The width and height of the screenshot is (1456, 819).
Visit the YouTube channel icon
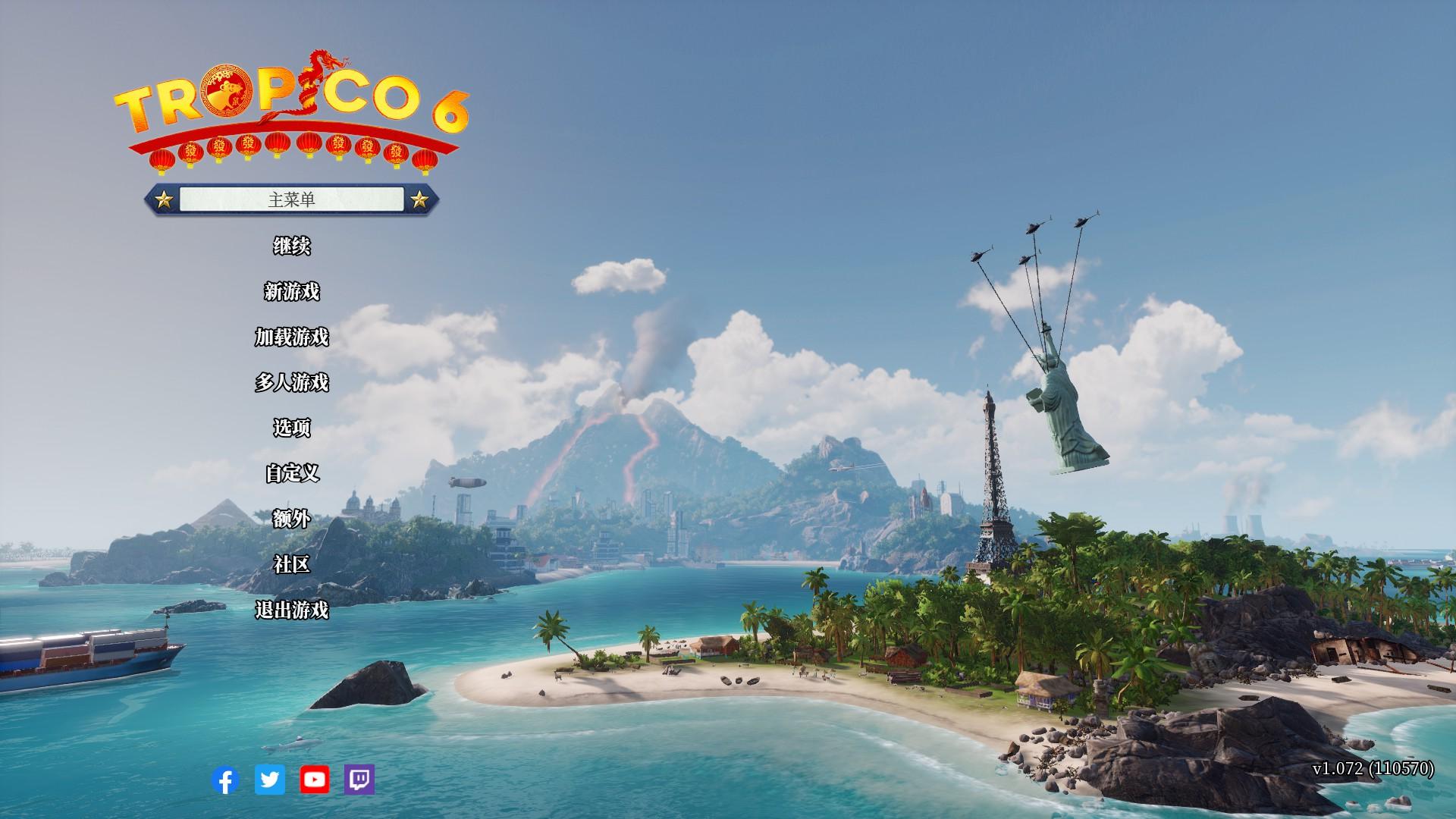pos(315,780)
